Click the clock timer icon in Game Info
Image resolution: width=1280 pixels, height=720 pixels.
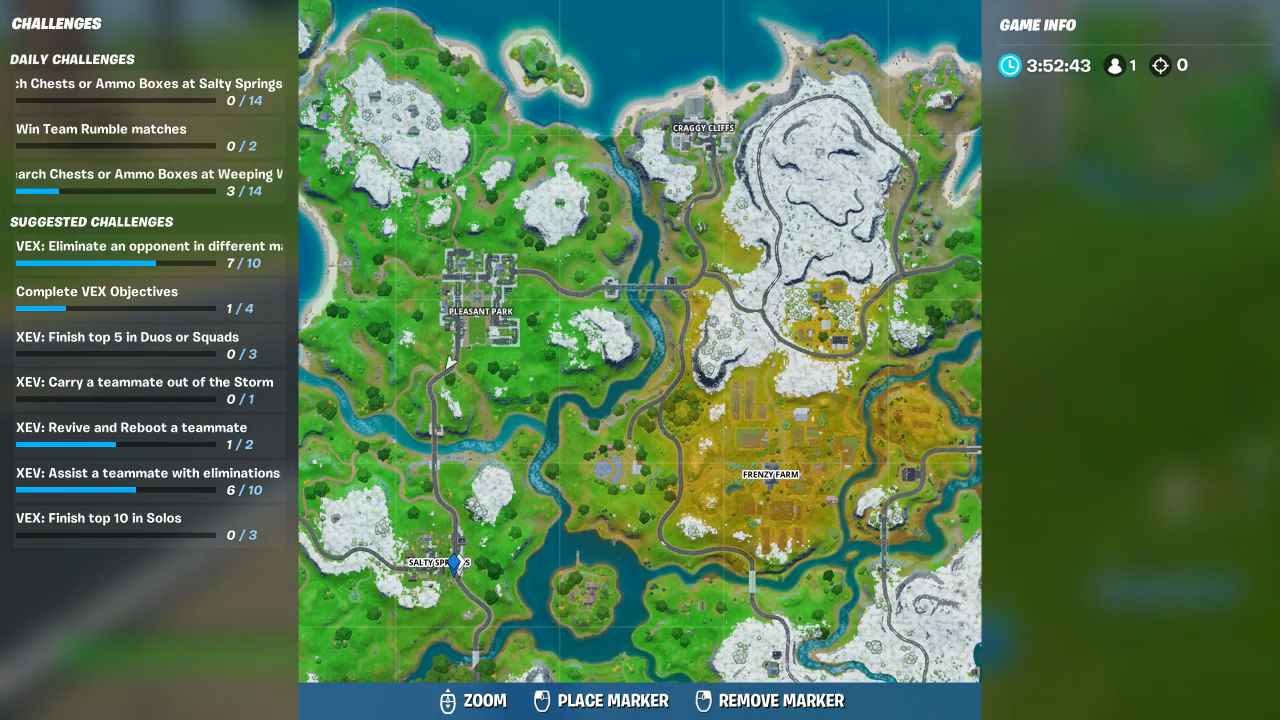point(1010,66)
